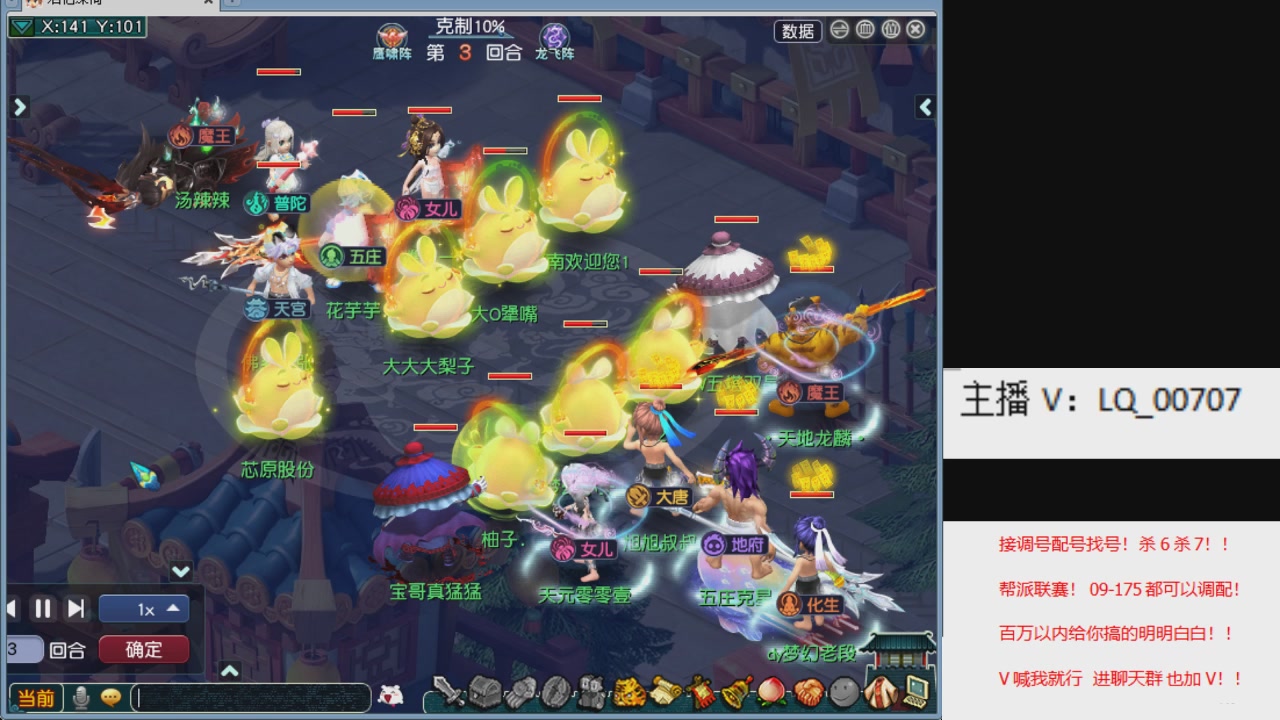Click the chat message input field
The height and width of the screenshot is (720, 1280).
click(250, 698)
